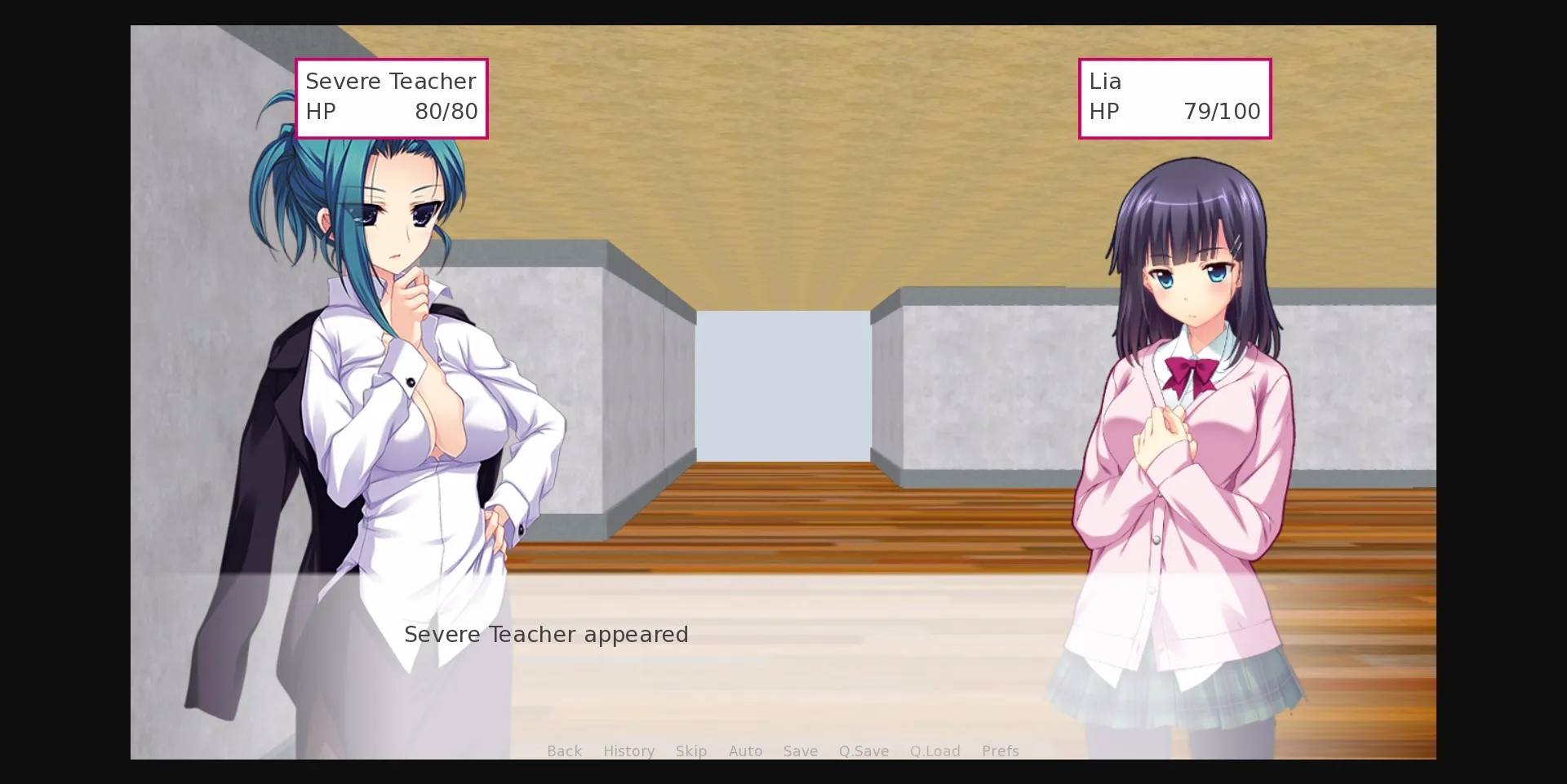This screenshot has height=784, width=1567.
Task: Open the Prefs settings screen
Action: [x=1000, y=751]
